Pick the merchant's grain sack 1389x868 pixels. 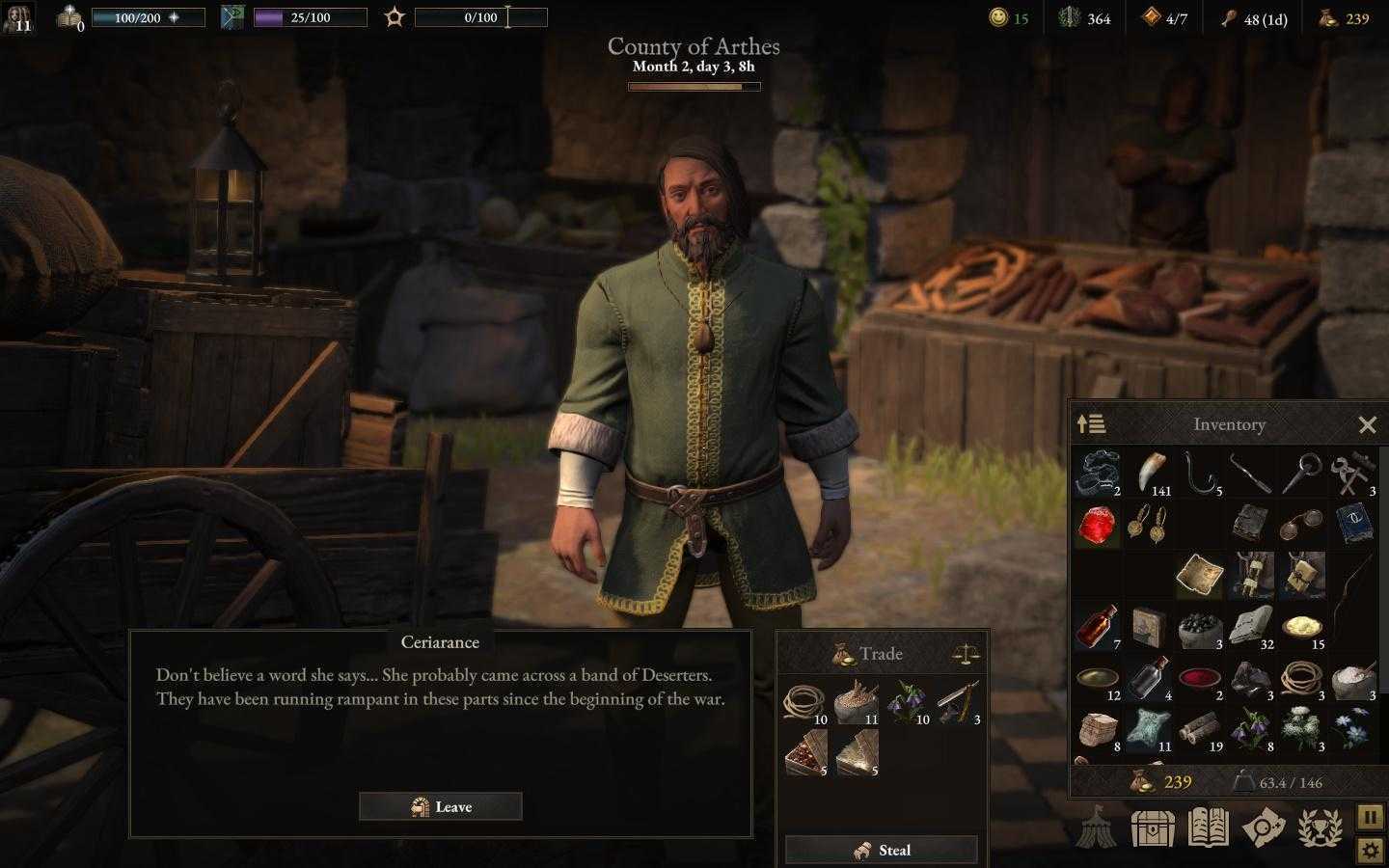(856, 703)
